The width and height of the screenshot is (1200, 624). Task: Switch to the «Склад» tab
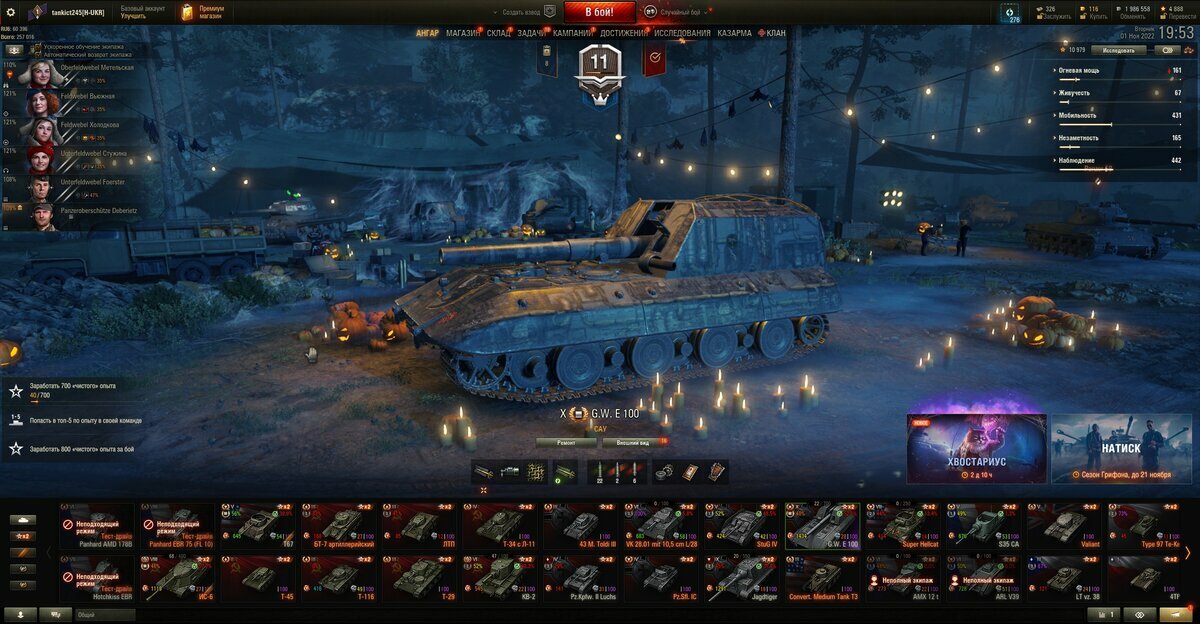point(499,33)
